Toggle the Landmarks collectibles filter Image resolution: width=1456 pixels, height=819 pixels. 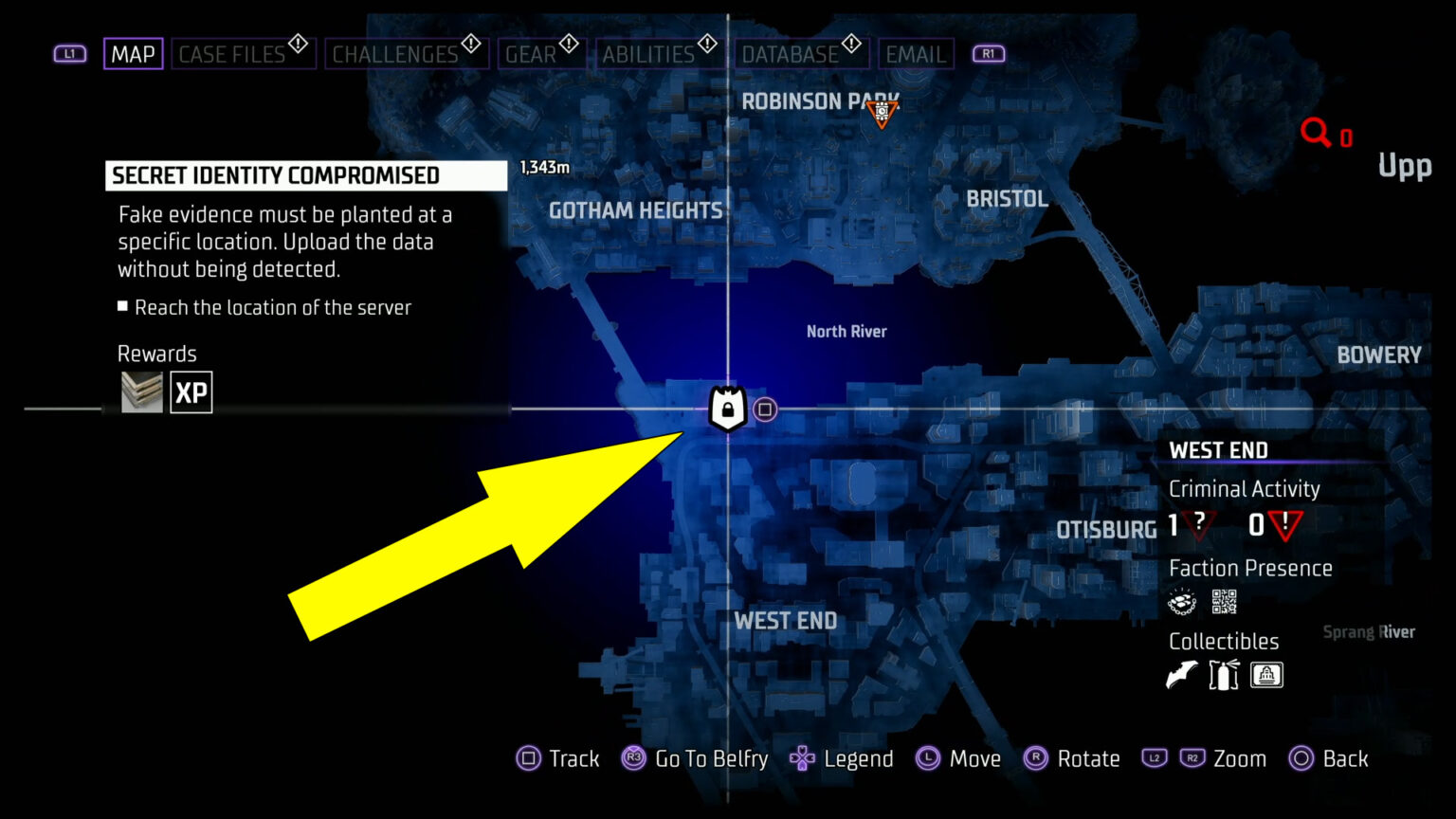pyautogui.click(x=1266, y=674)
